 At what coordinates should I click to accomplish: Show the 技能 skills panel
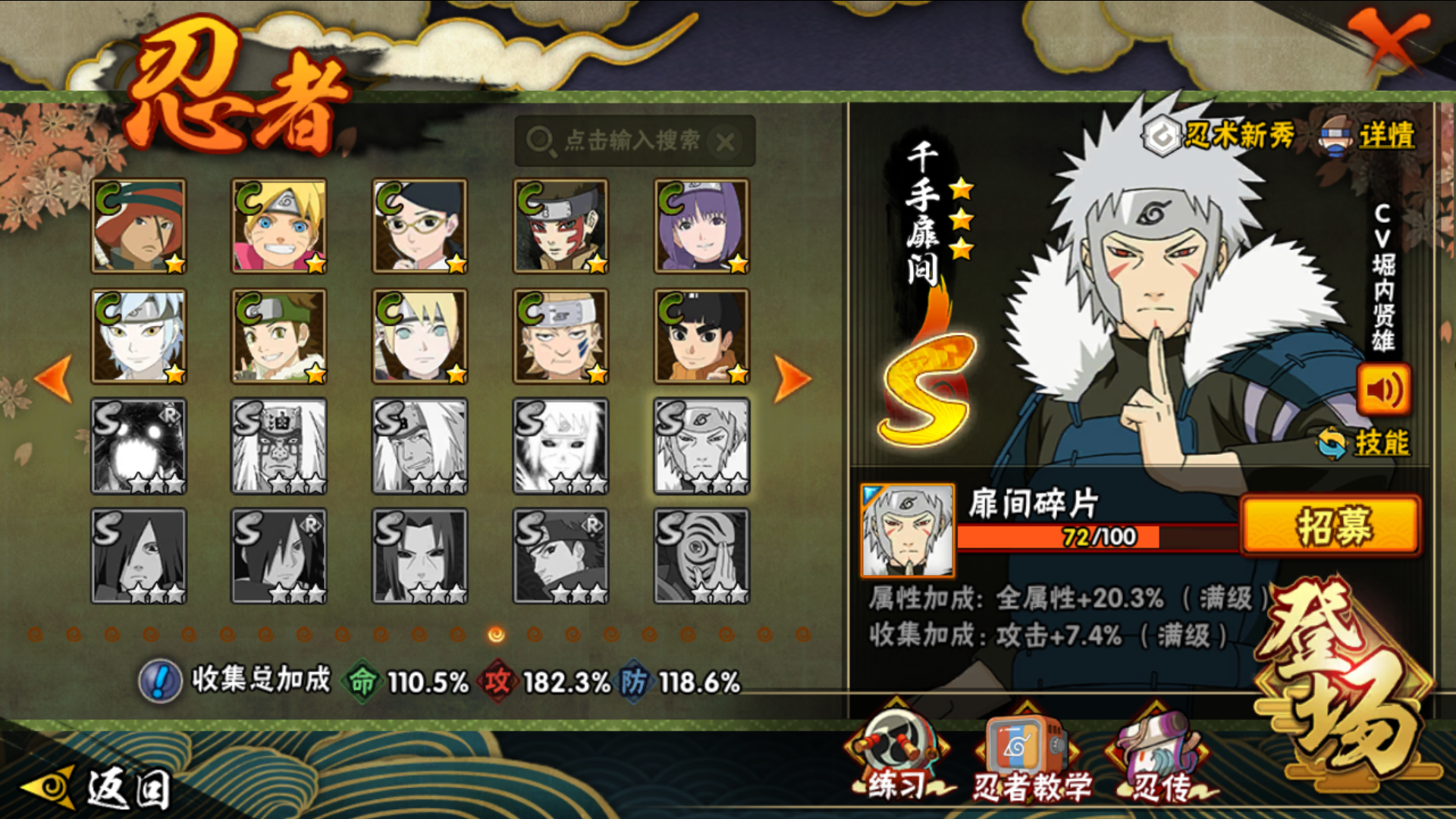[x=1365, y=443]
